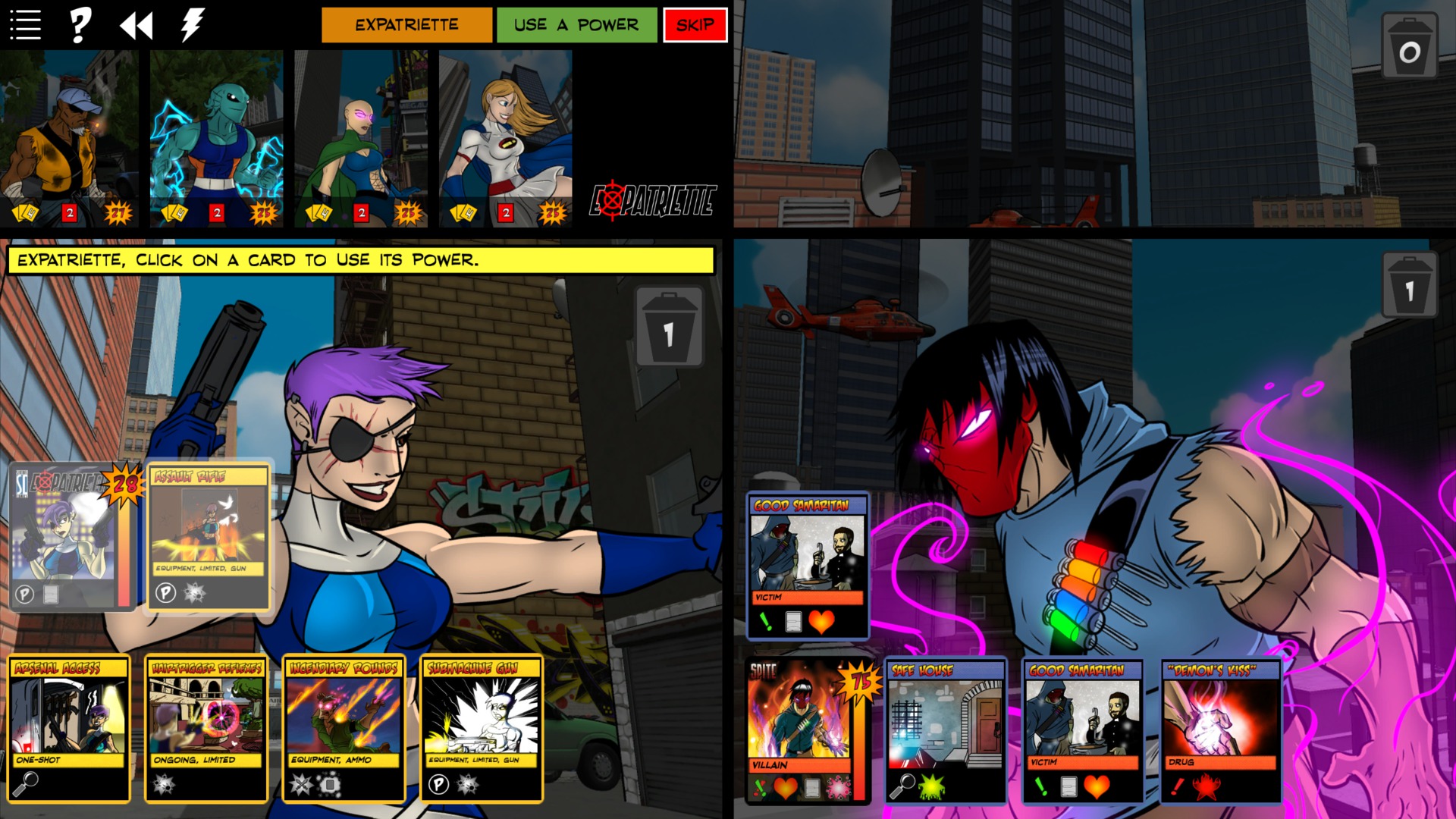The image size is (1456, 819).
Task: Play the Submachine Gun card
Action: click(x=483, y=728)
